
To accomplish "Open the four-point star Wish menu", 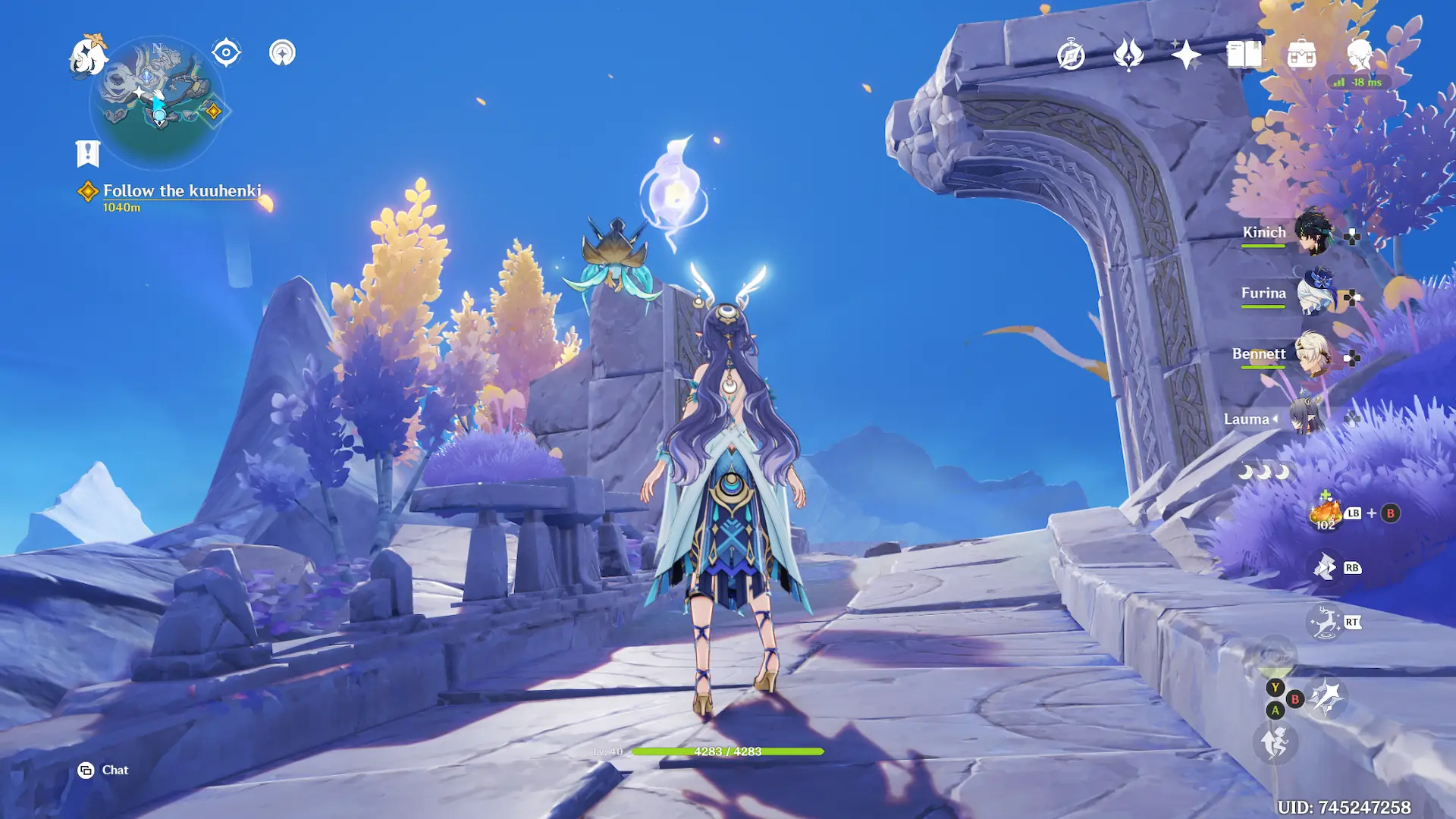I will tap(1186, 55).
